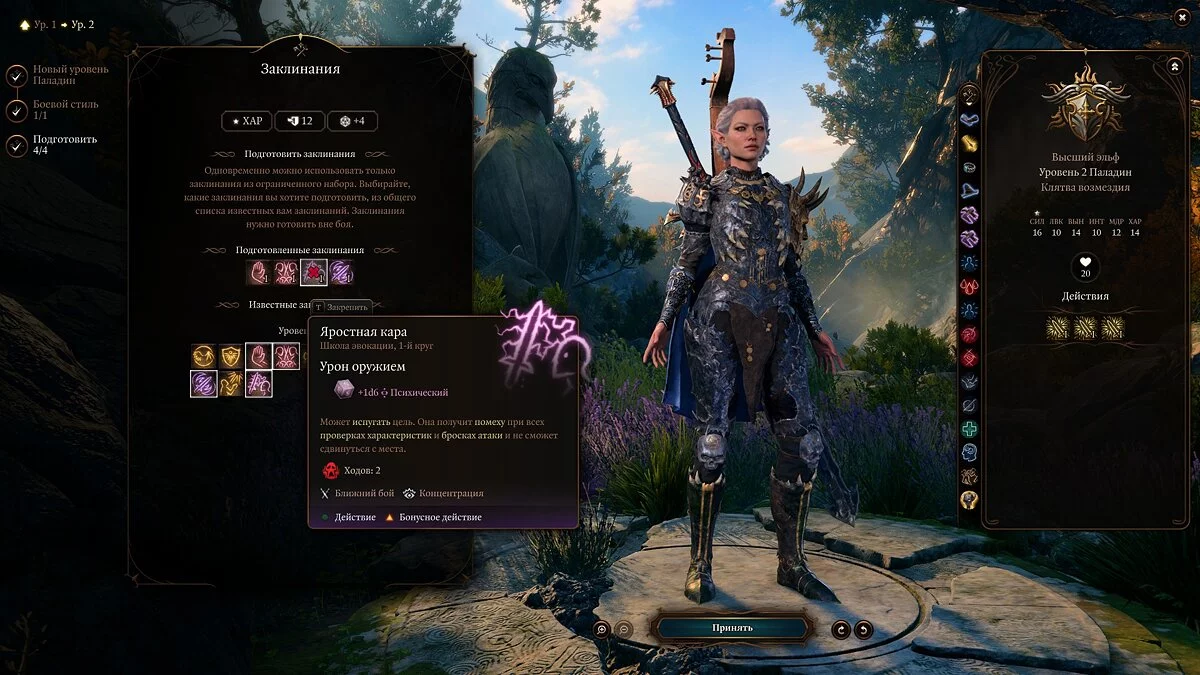This screenshot has height=675, width=1200.
Task: Open the ХАР spellcasting ability badge
Action: pyautogui.click(x=246, y=121)
